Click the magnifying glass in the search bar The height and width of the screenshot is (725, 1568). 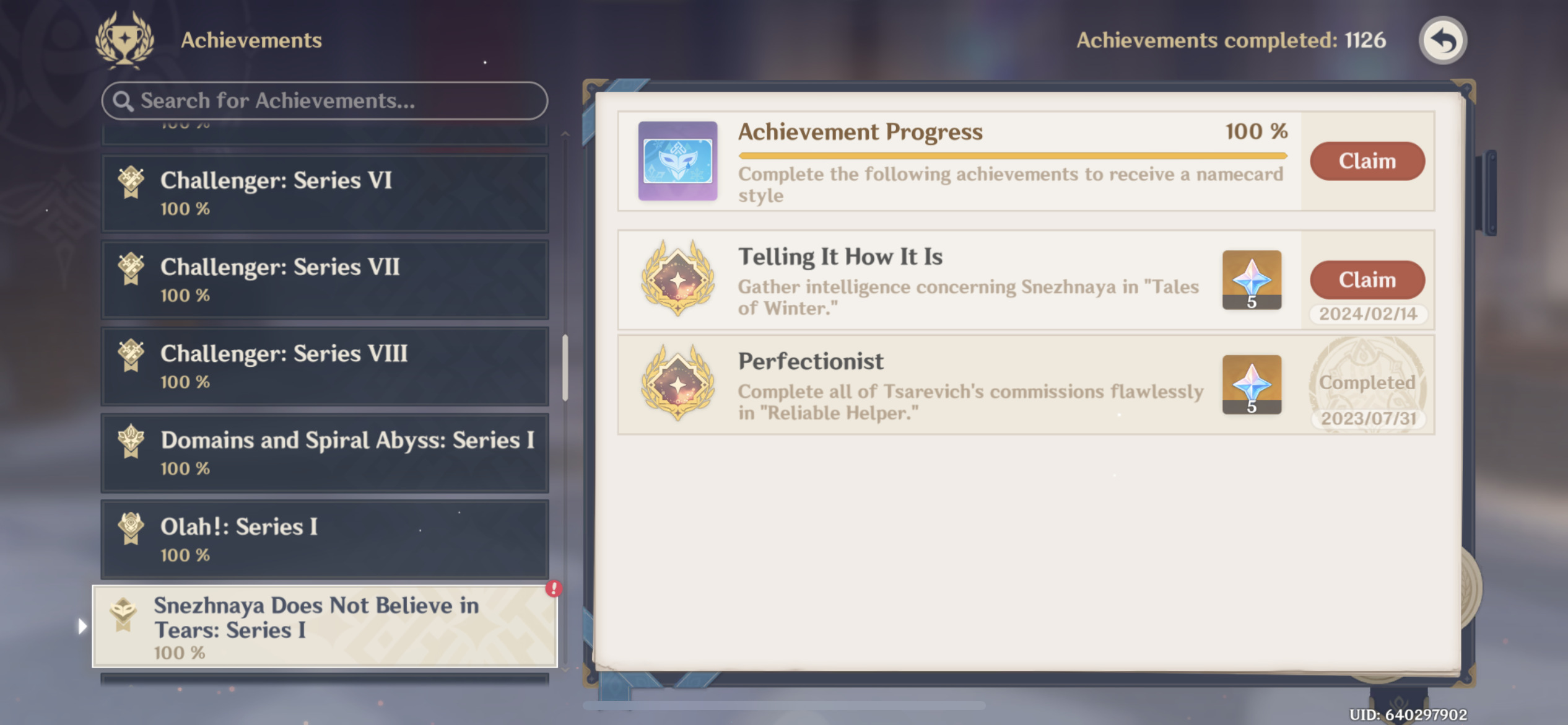tap(123, 100)
